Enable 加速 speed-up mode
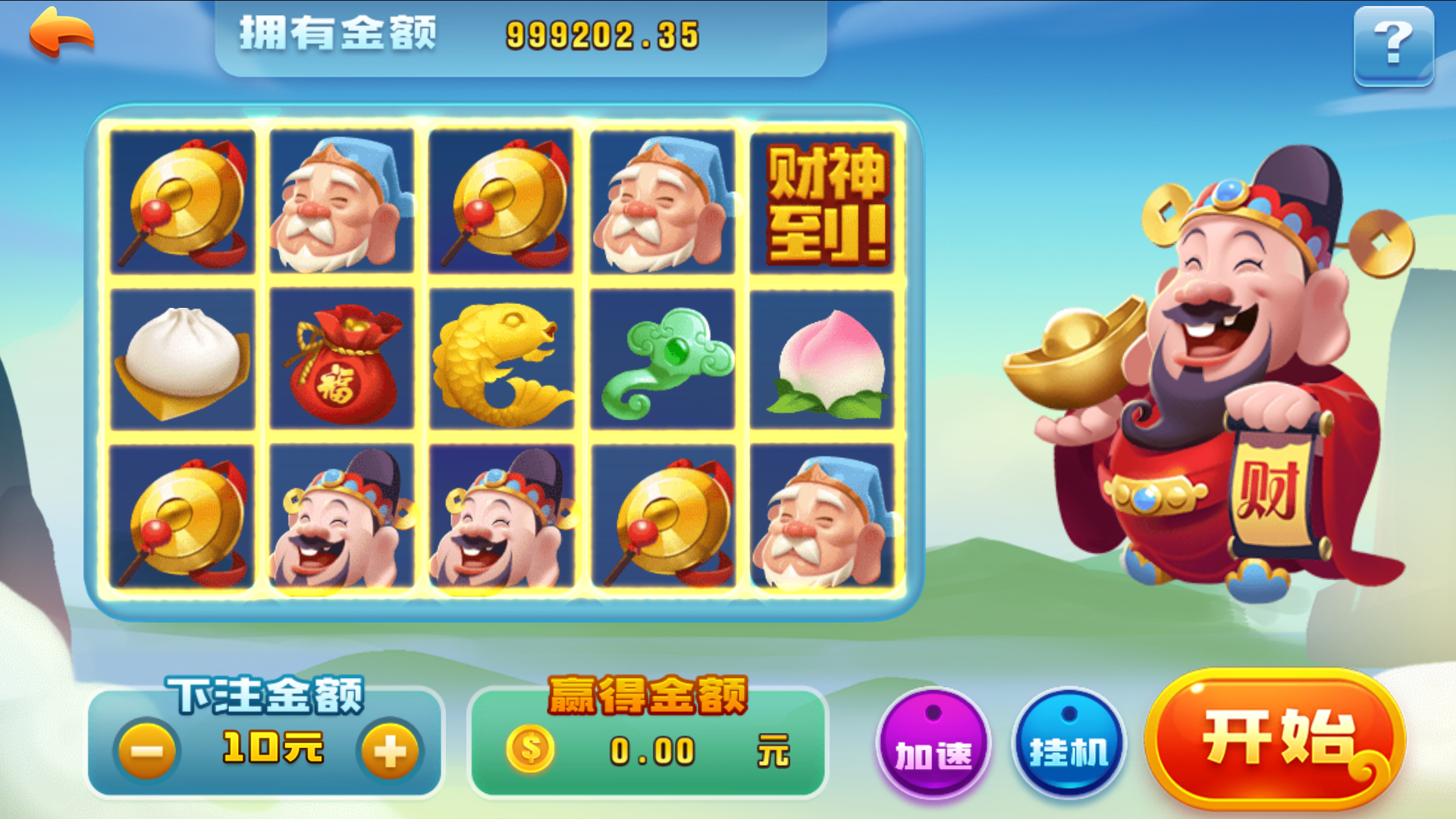The height and width of the screenshot is (819, 1456). click(935, 747)
